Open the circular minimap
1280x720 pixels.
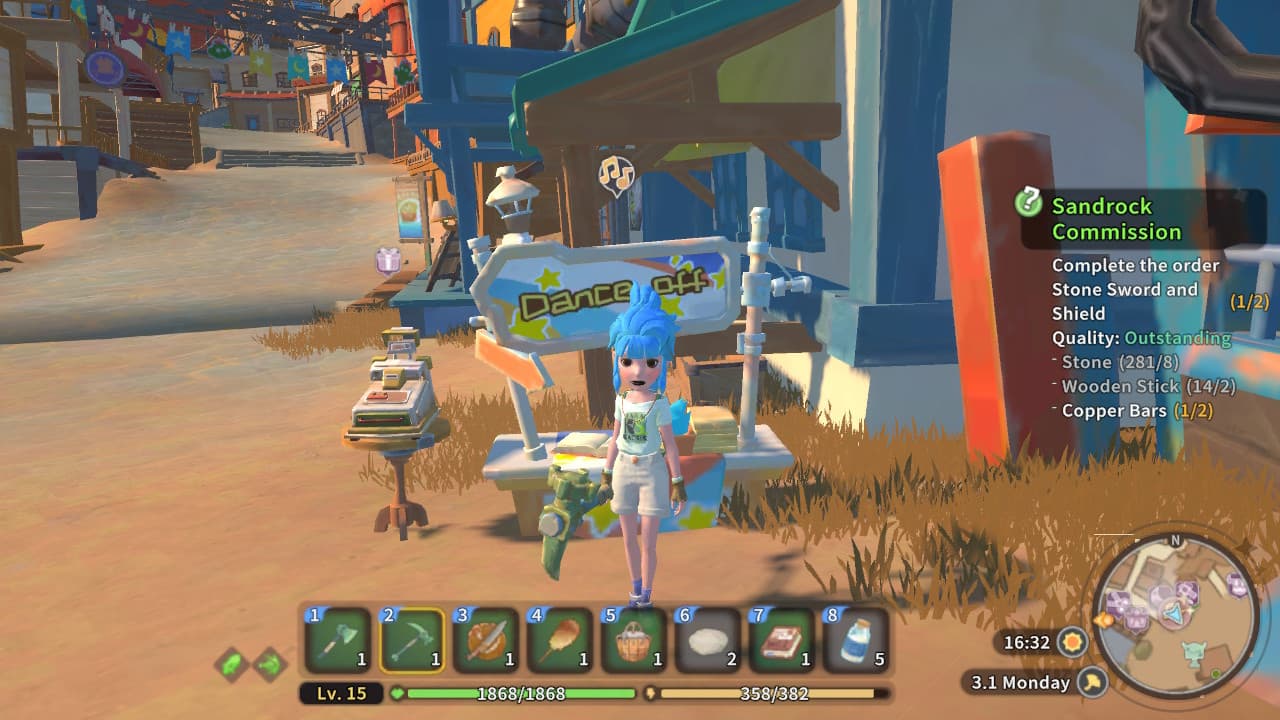coord(1176,615)
